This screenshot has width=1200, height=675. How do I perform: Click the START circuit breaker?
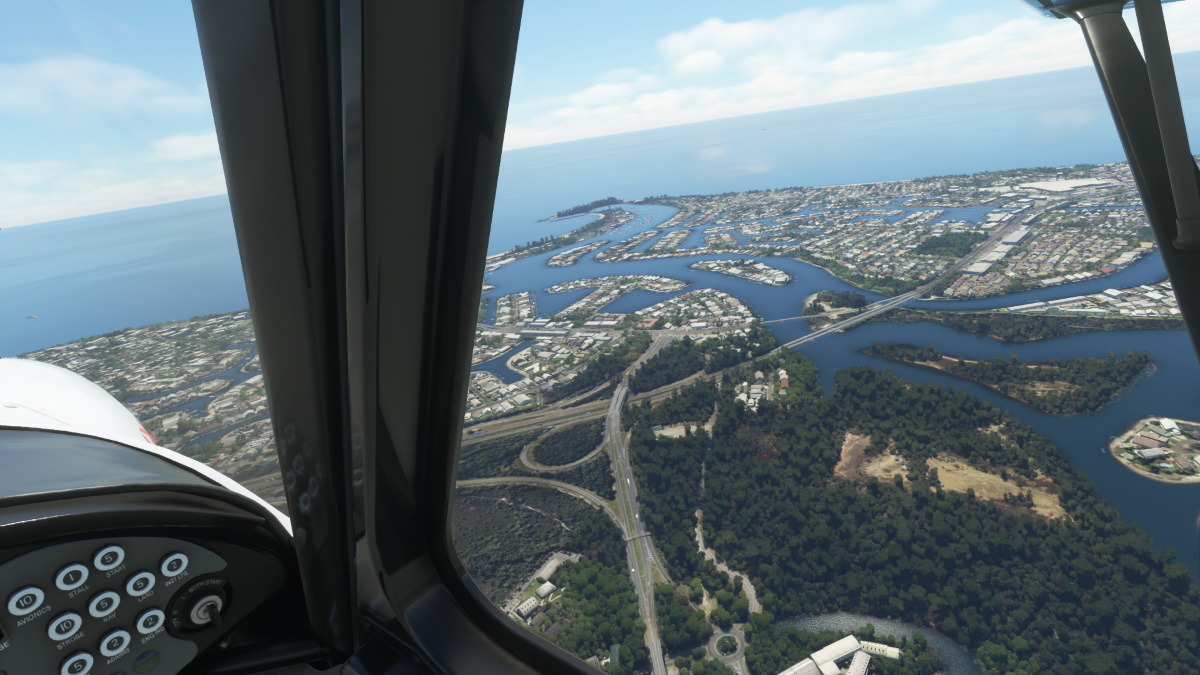point(109,558)
